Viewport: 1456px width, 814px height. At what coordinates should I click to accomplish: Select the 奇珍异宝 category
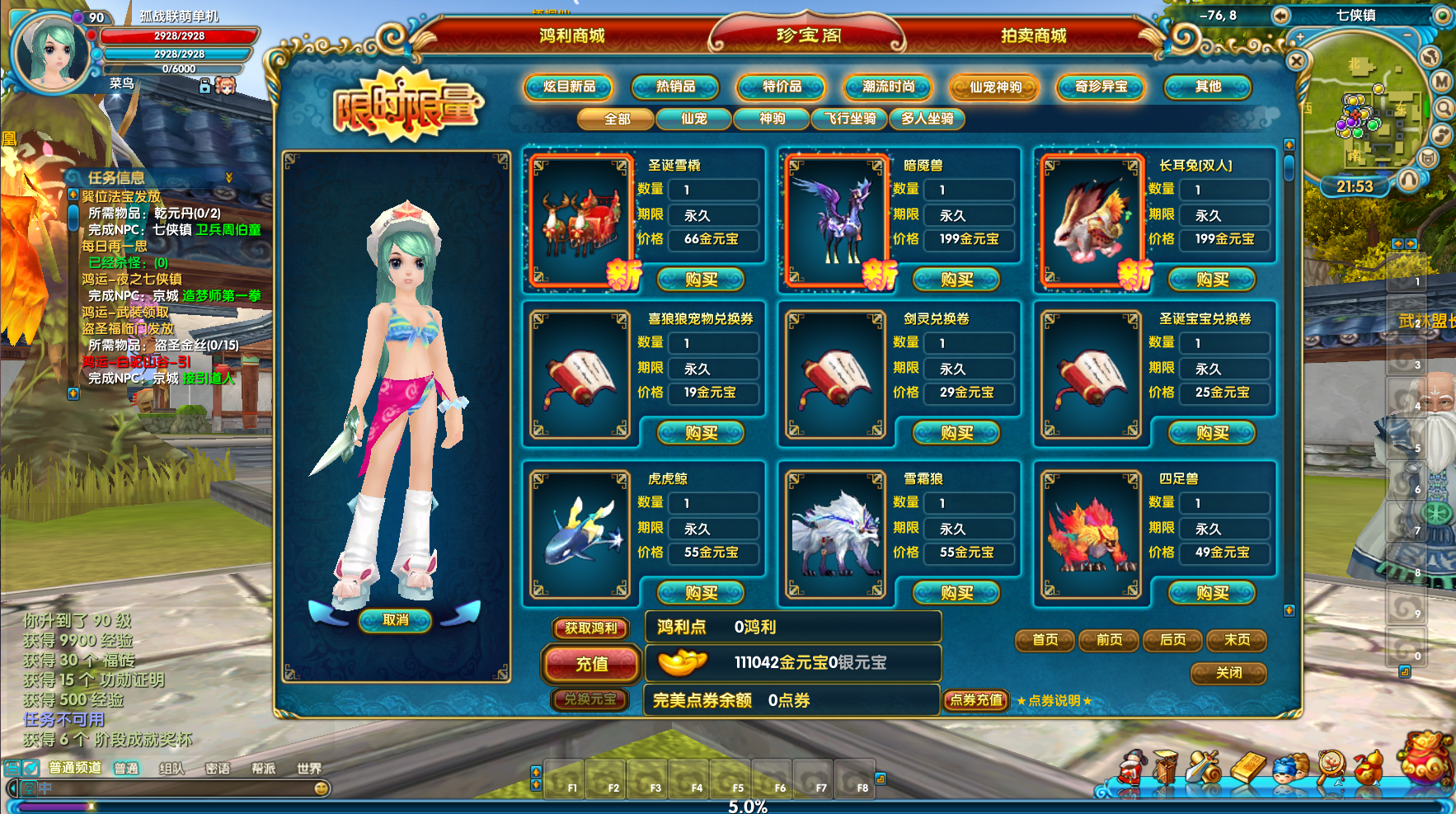[1101, 87]
